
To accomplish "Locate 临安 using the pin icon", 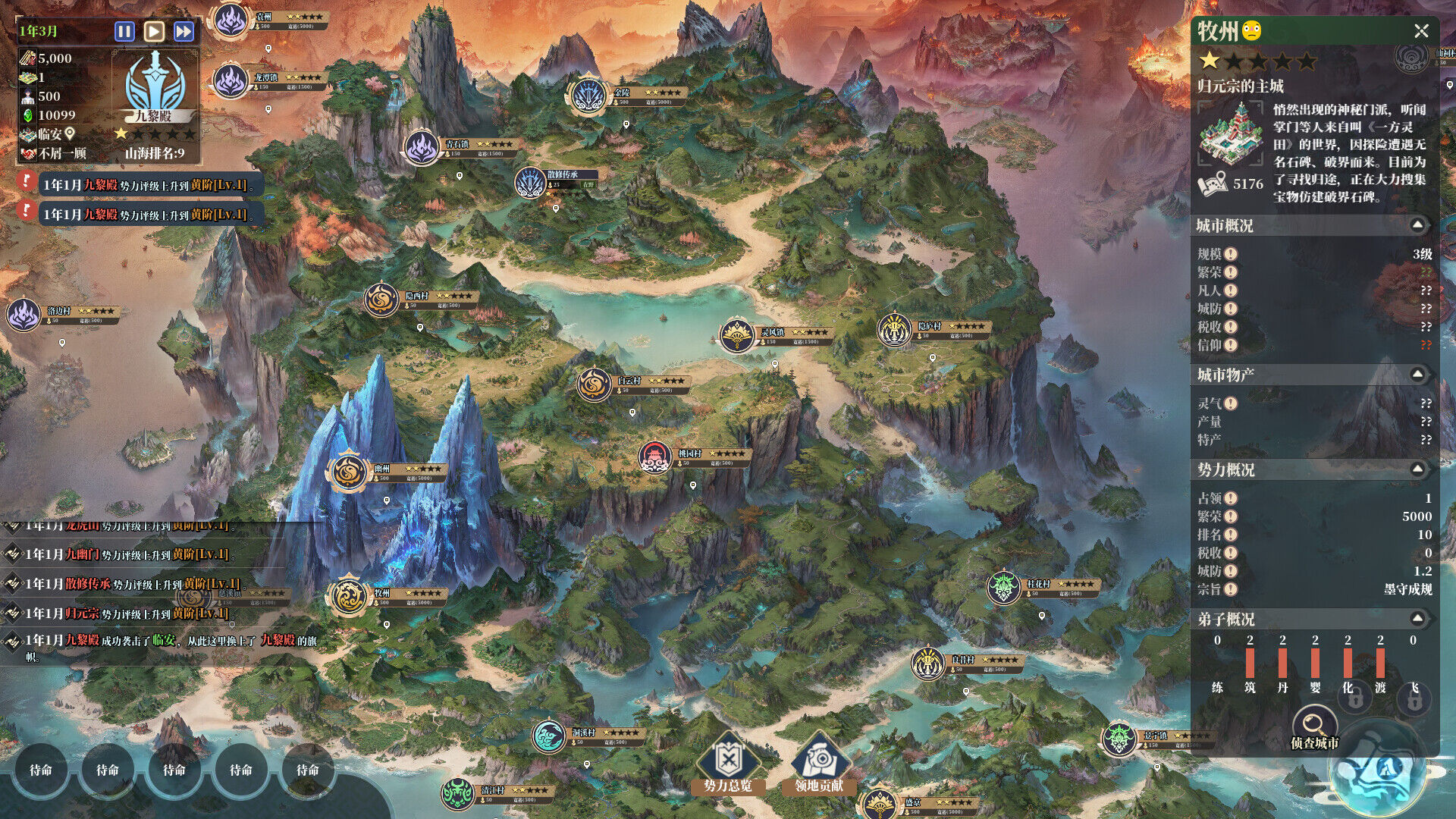I will pyautogui.click(x=70, y=134).
